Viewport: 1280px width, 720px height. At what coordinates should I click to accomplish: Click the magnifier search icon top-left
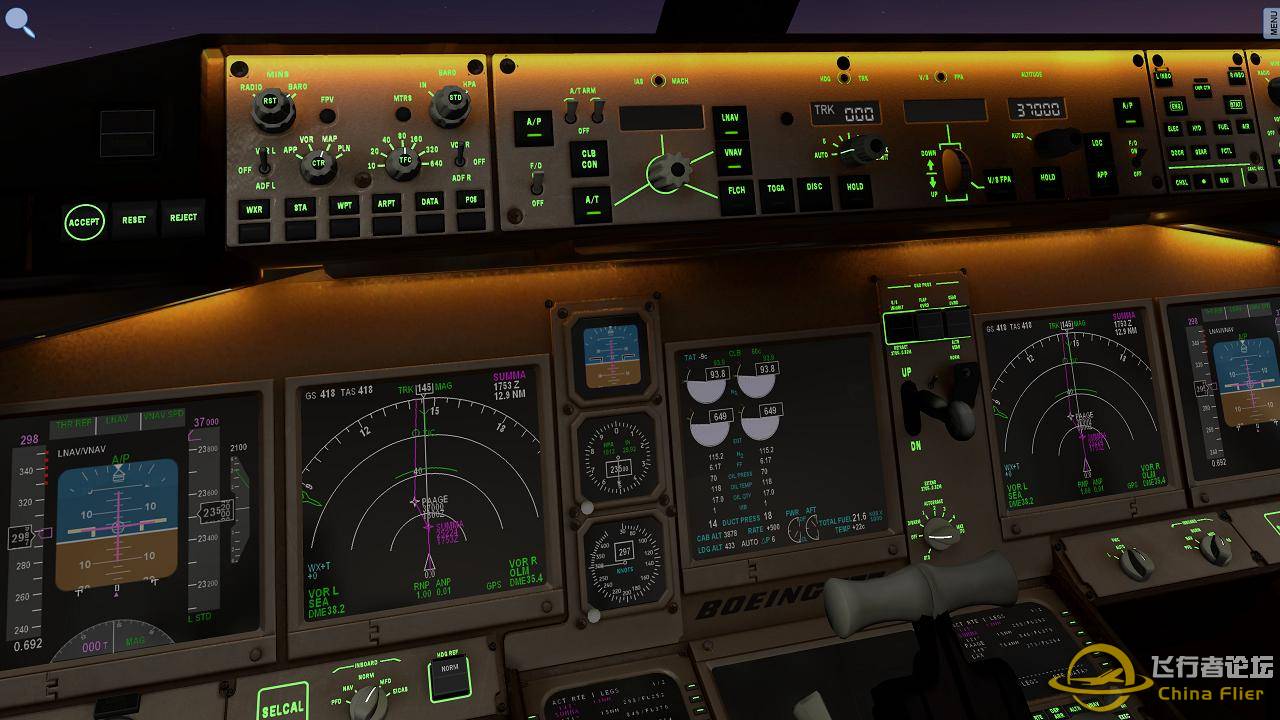tap(20, 22)
